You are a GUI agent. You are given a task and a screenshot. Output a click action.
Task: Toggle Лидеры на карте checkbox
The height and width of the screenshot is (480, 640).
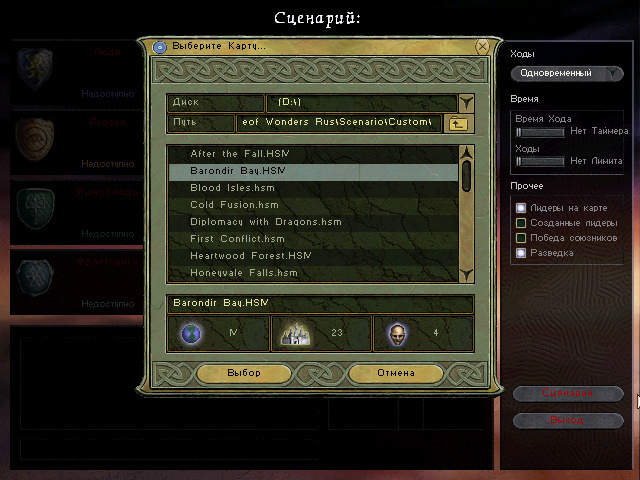(x=521, y=208)
